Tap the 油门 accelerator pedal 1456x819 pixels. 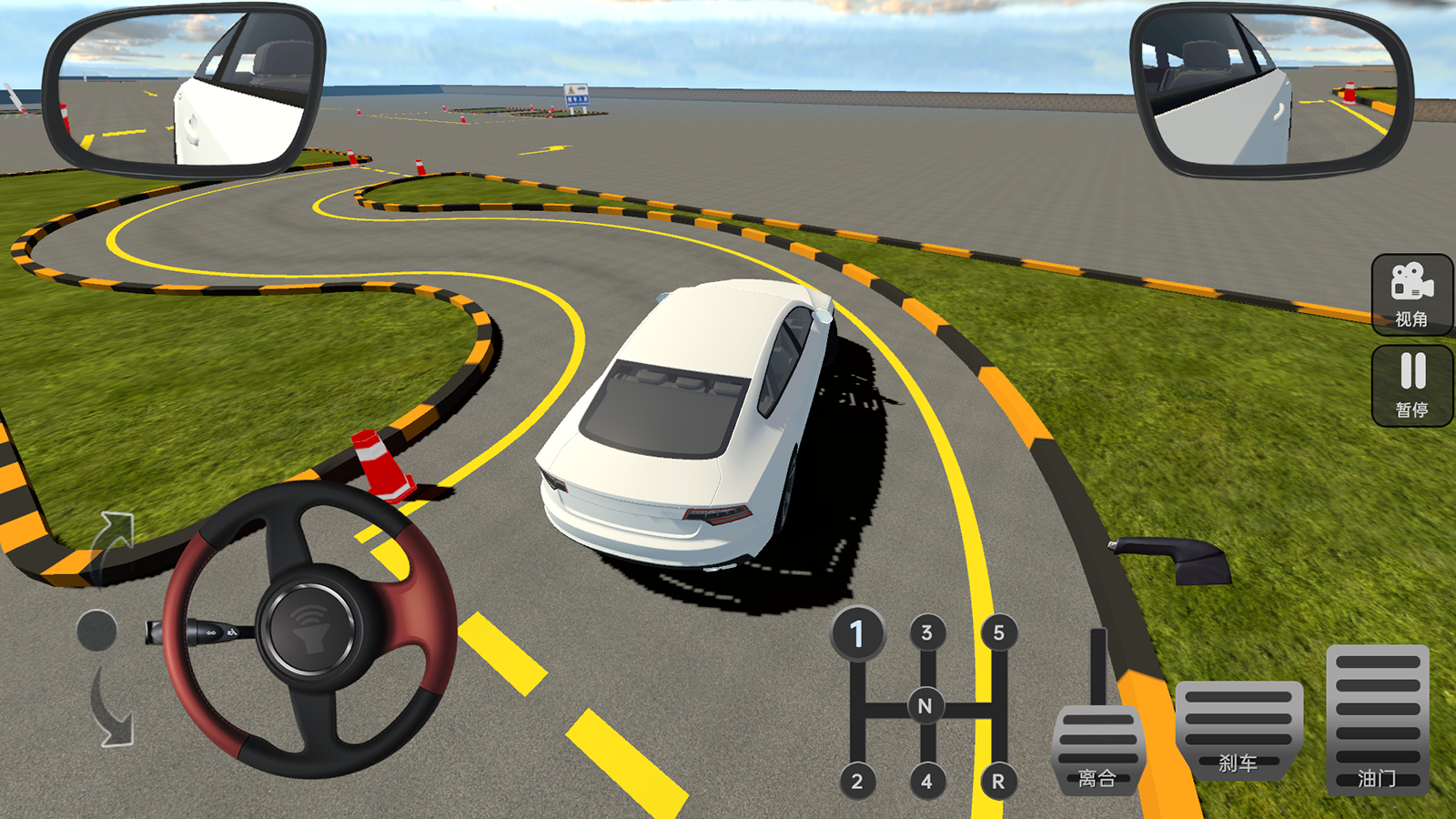pos(1377,719)
